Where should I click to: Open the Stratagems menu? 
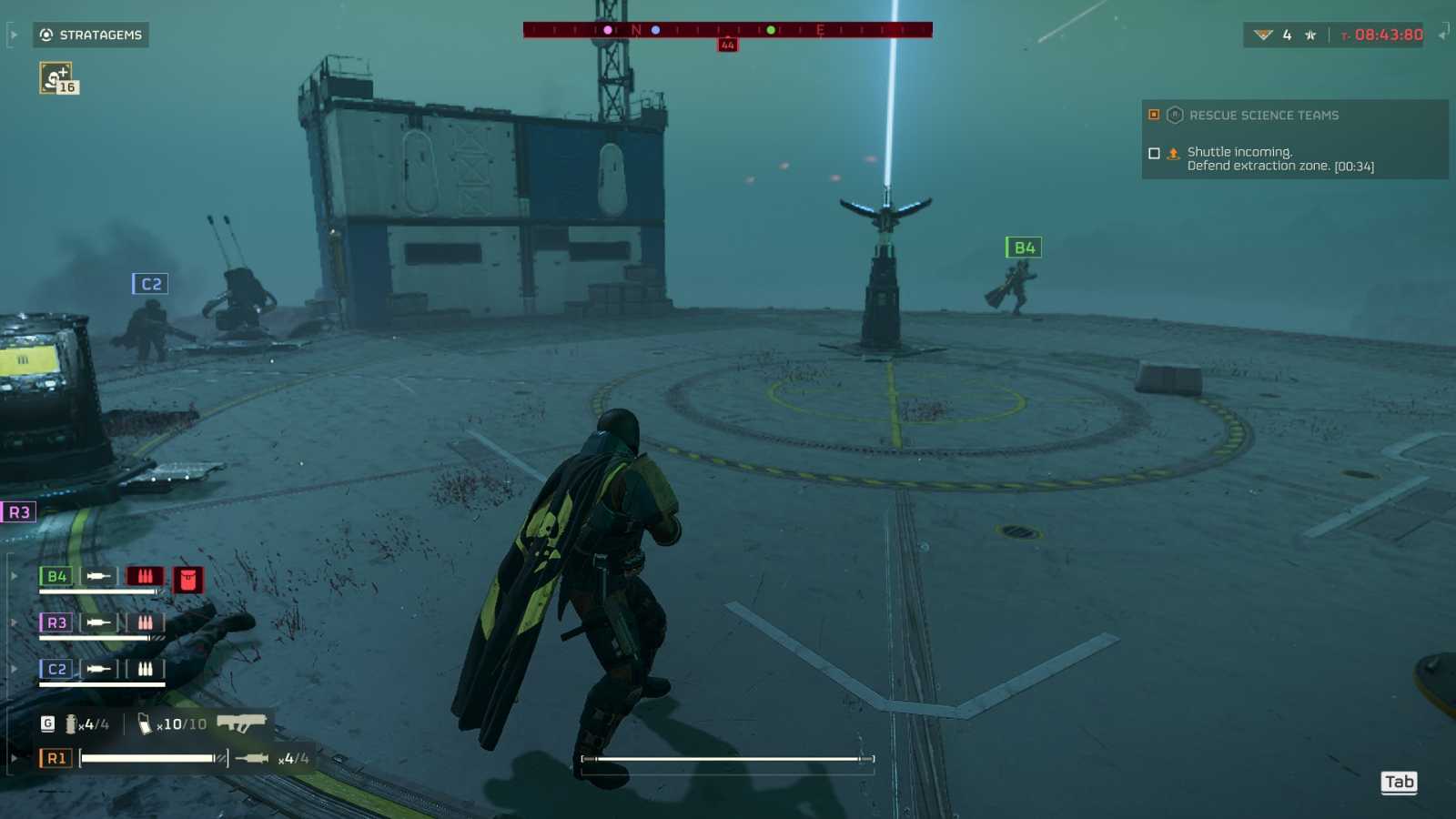pos(96,35)
